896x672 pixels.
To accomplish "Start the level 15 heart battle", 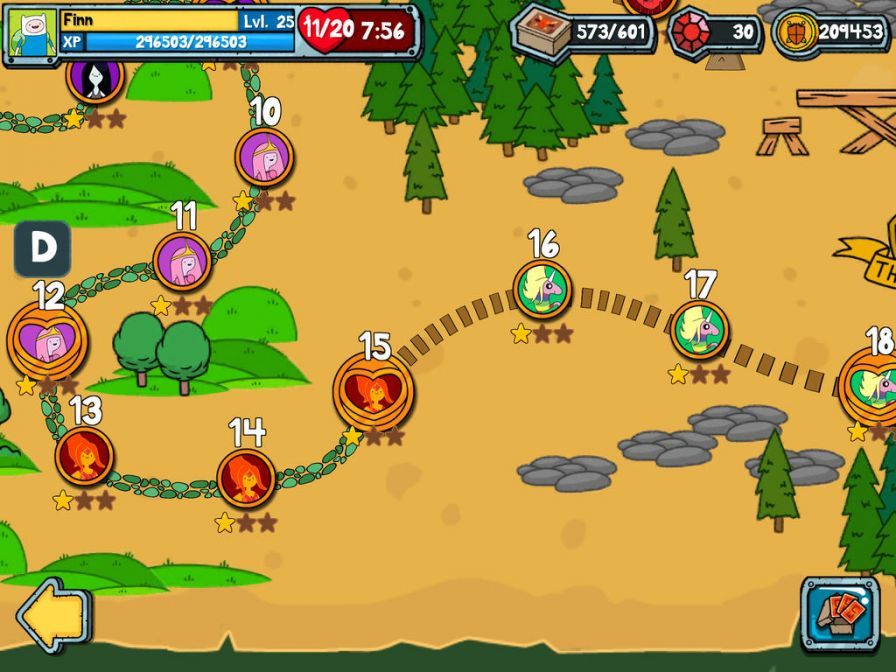I will click(374, 392).
